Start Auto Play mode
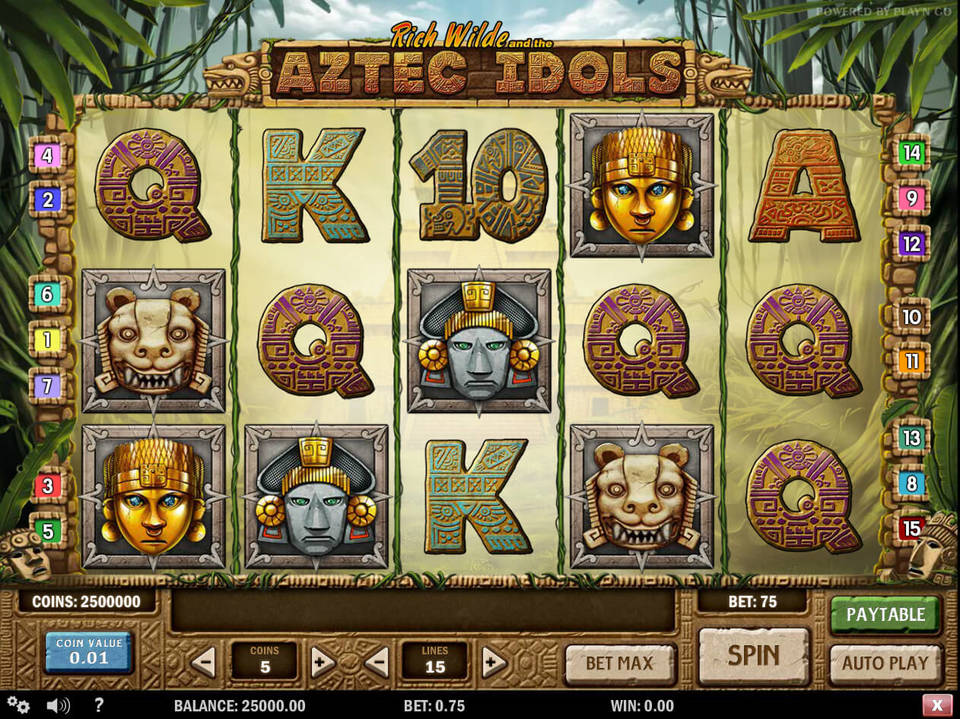The image size is (960, 719). tap(885, 662)
